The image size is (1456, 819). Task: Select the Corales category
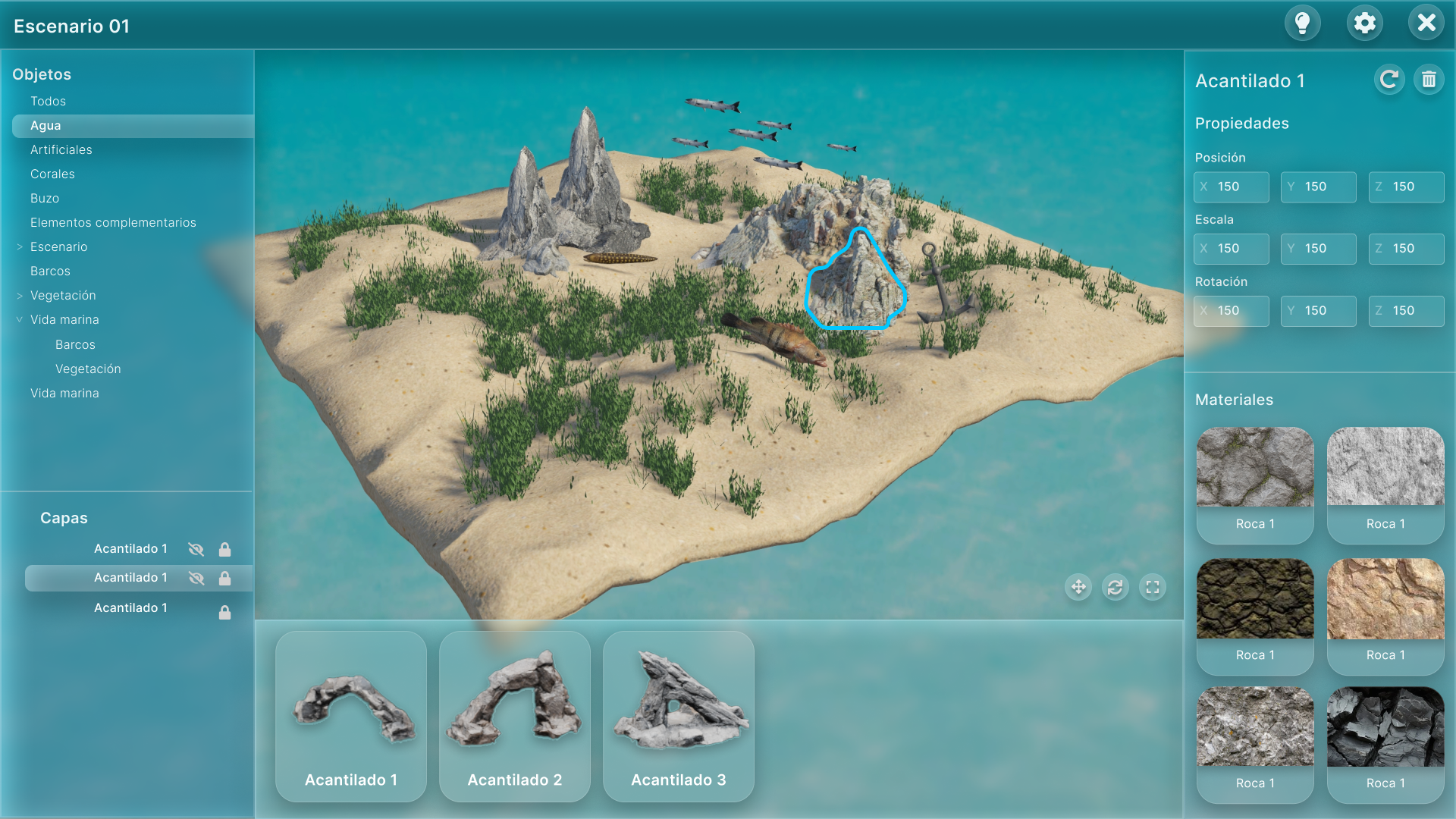coord(52,174)
